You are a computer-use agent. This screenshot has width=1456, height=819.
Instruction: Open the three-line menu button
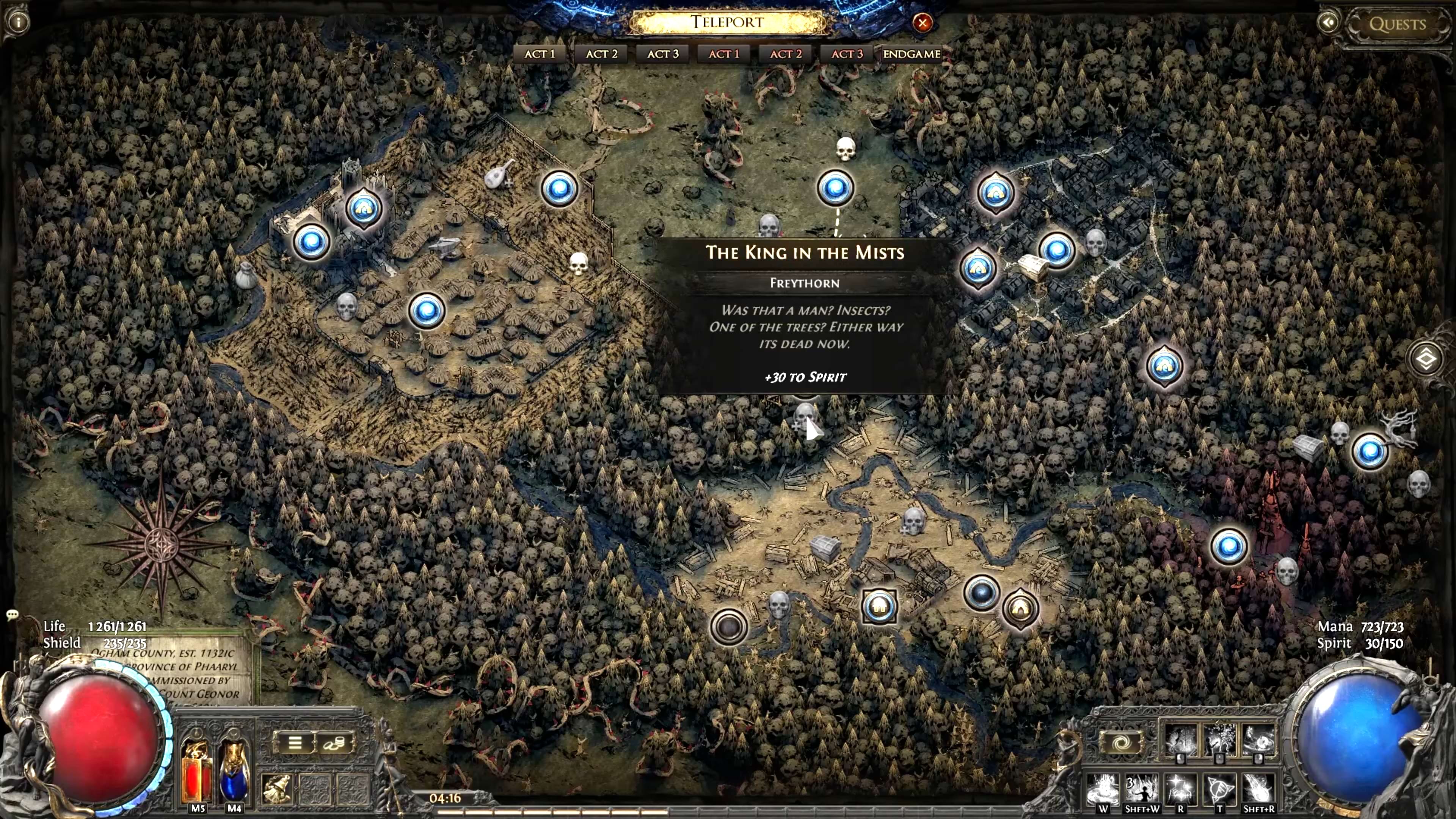(x=295, y=742)
